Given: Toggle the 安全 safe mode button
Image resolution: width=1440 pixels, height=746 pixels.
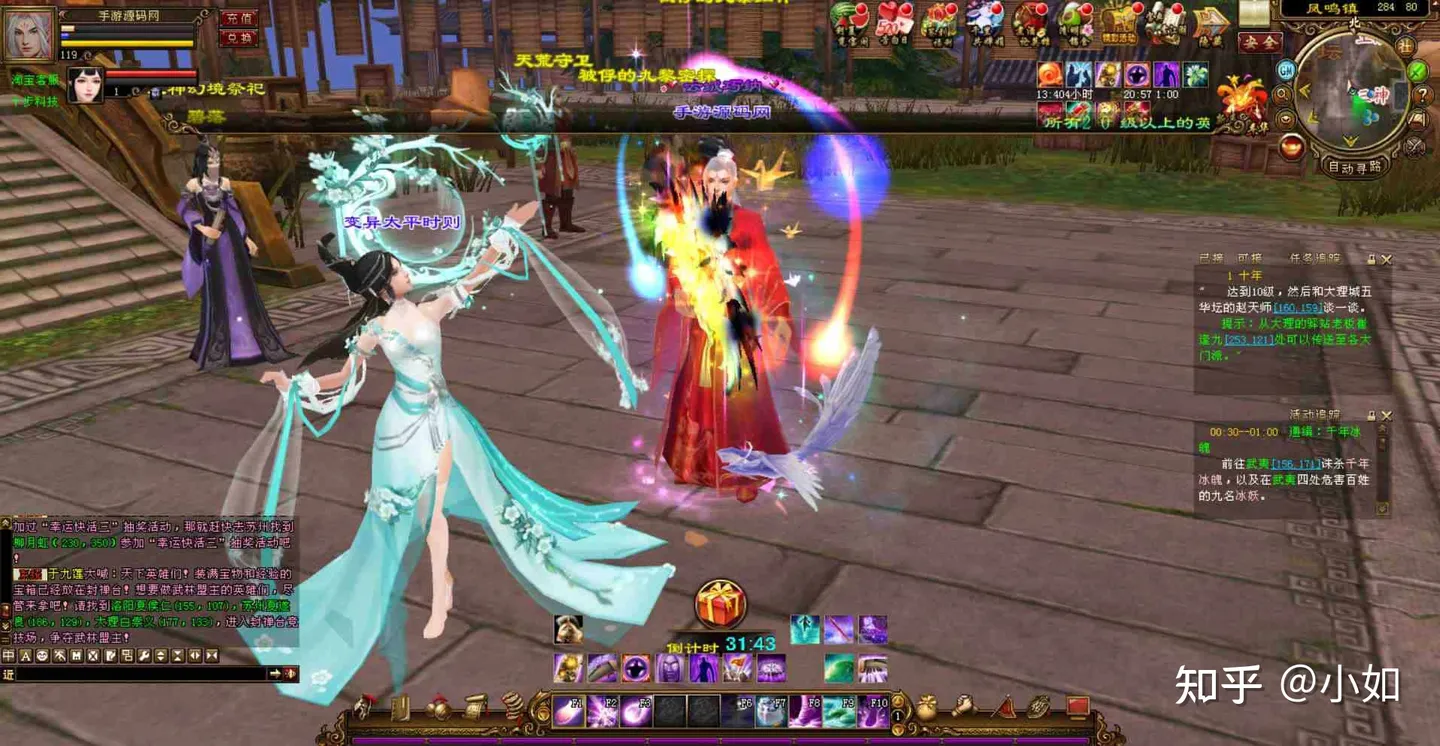Looking at the screenshot, I should coord(1259,43).
